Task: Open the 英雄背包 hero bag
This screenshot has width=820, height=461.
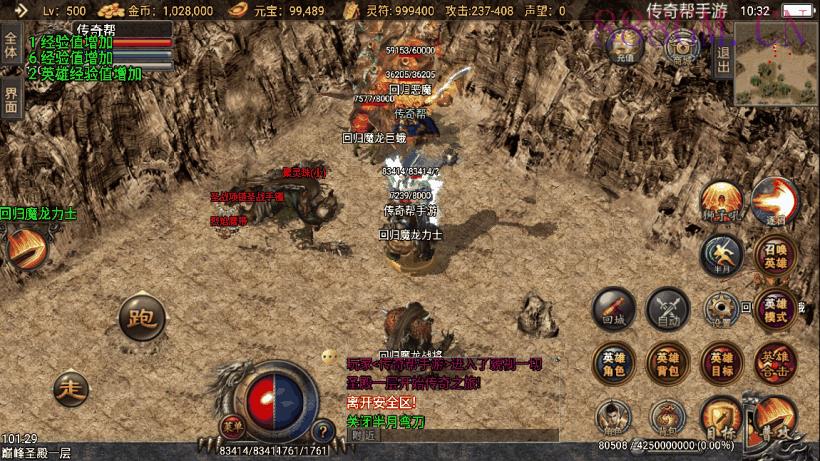Action: coord(667,364)
